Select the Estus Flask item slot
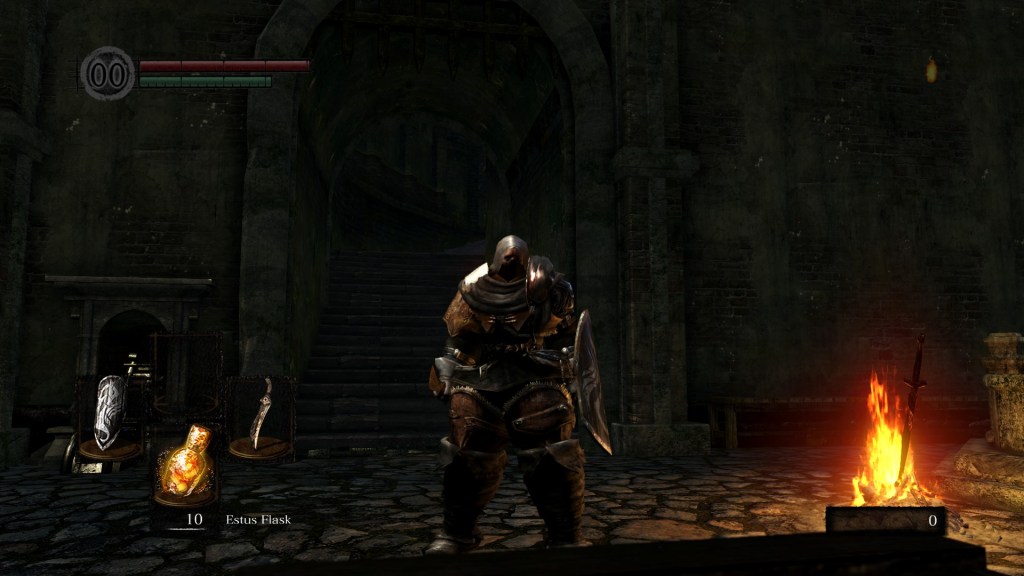 (x=185, y=465)
